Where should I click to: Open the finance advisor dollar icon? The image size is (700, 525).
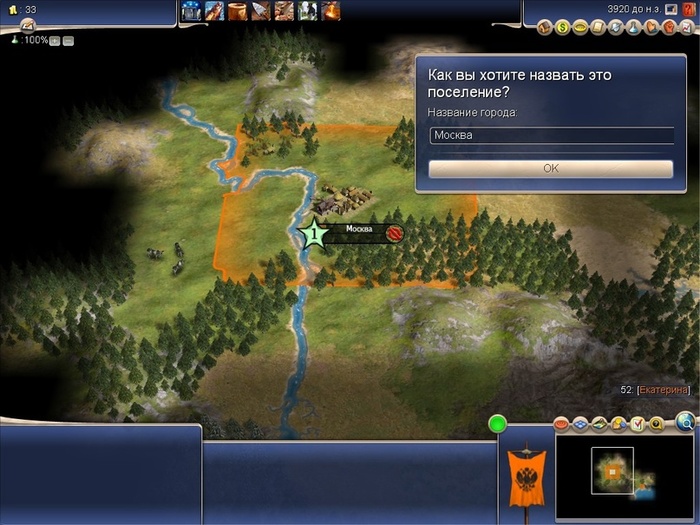[562, 28]
